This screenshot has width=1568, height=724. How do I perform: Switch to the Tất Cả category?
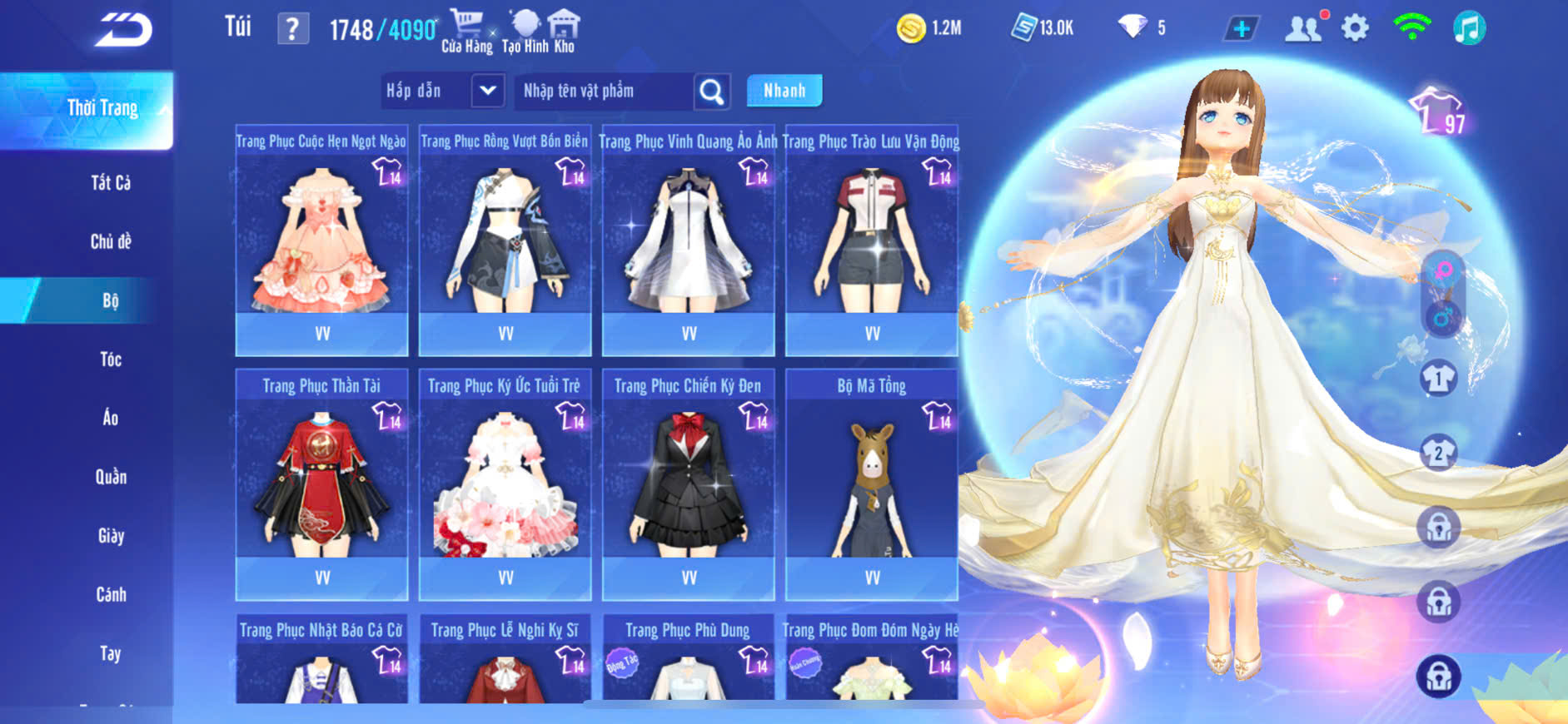tap(111, 183)
